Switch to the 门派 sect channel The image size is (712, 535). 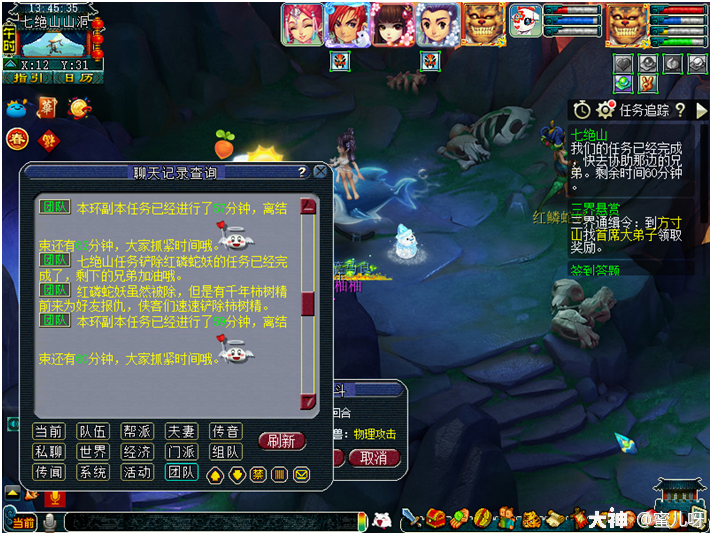coord(181,452)
